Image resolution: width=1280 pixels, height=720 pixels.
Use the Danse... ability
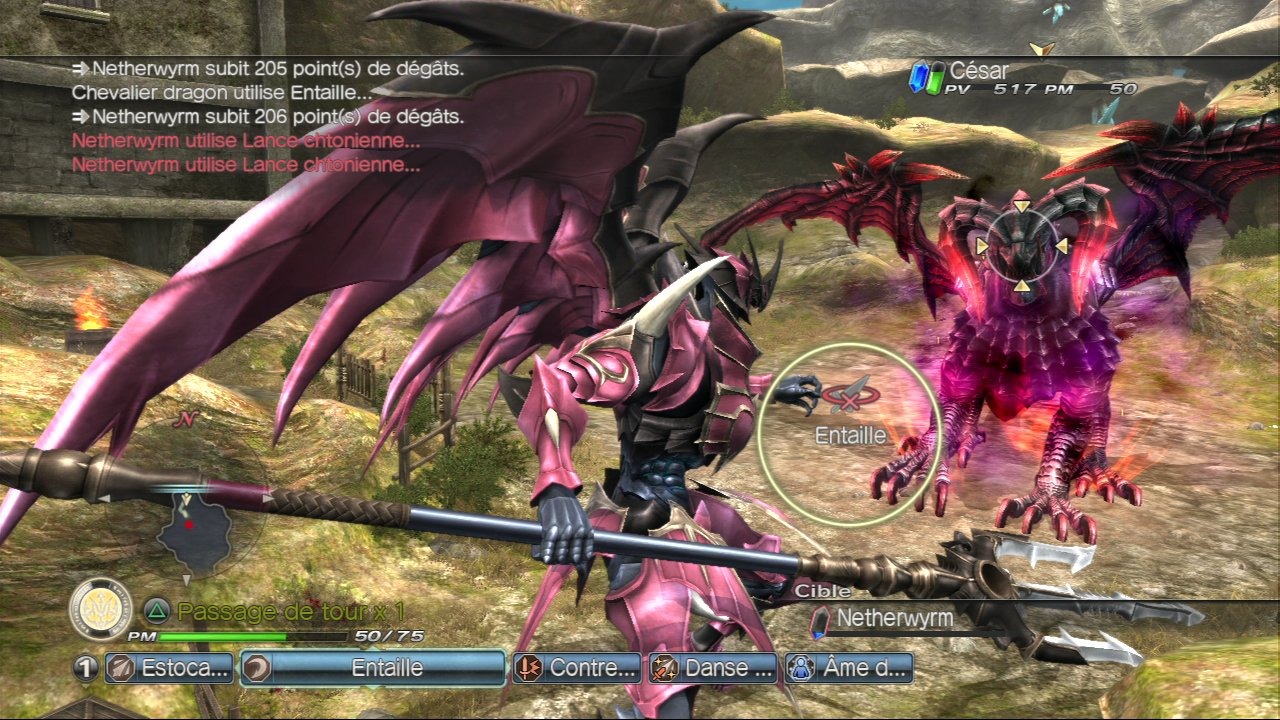point(713,668)
